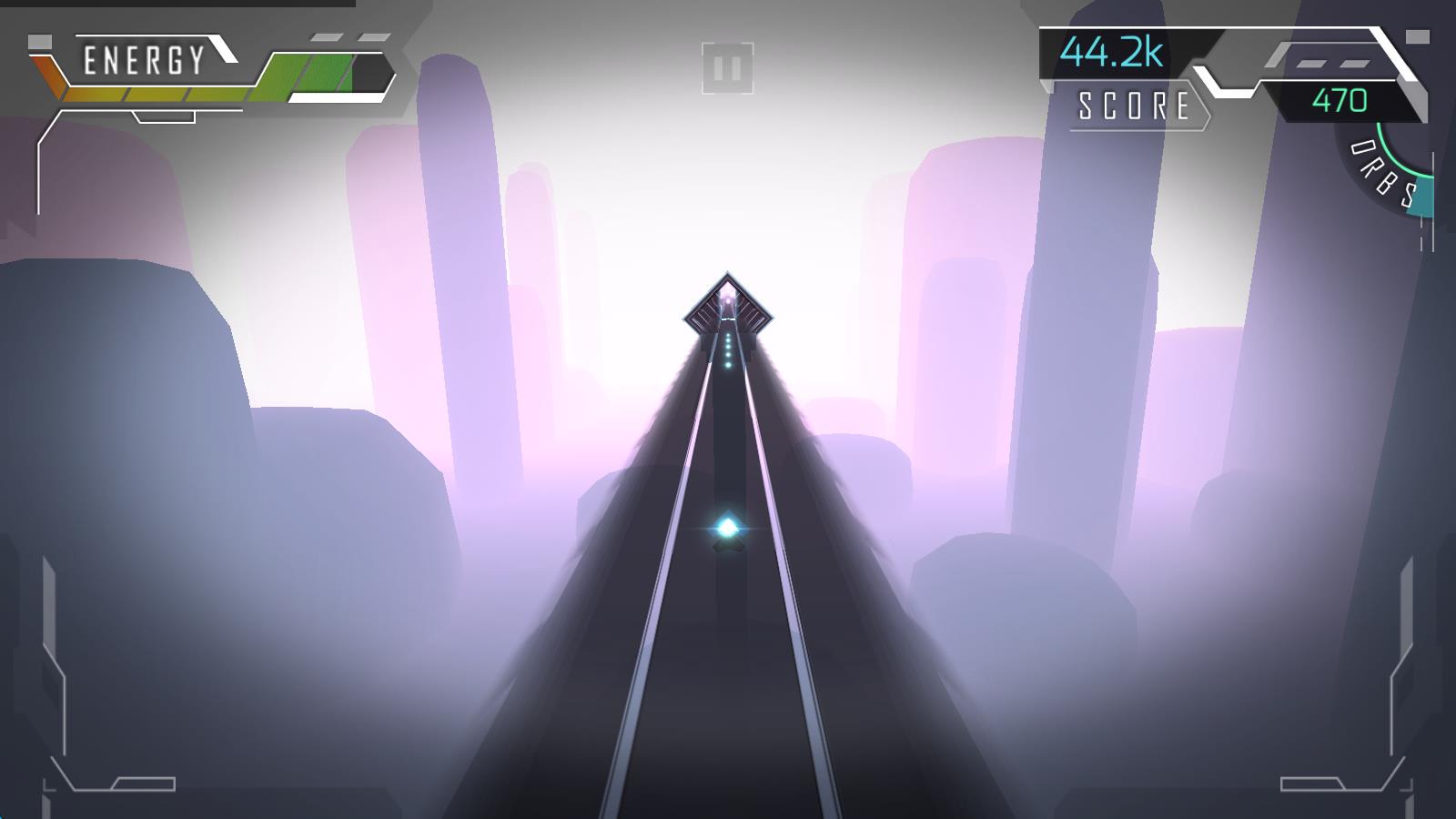This screenshot has height=819, width=1456.
Task: Click the orb counter panel
Action: 1344,100
